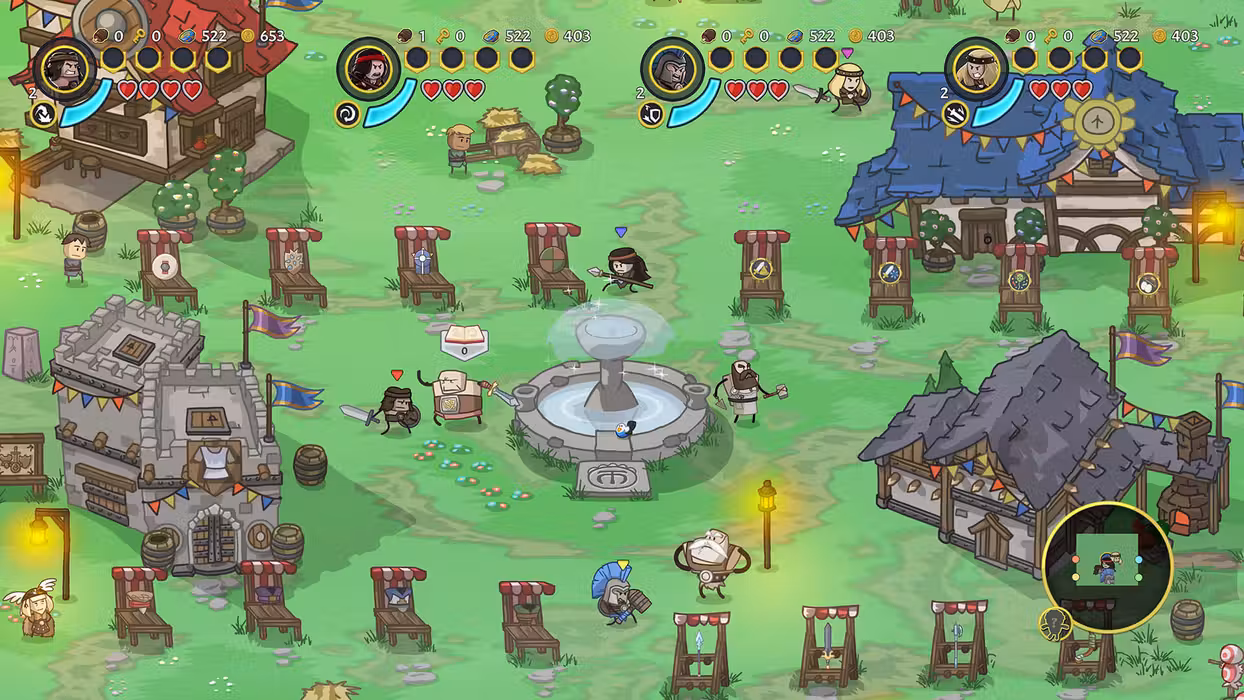Select the red-bandana warrior portrait
This screenshot has width=1244, height=700.
click(369, 69)
